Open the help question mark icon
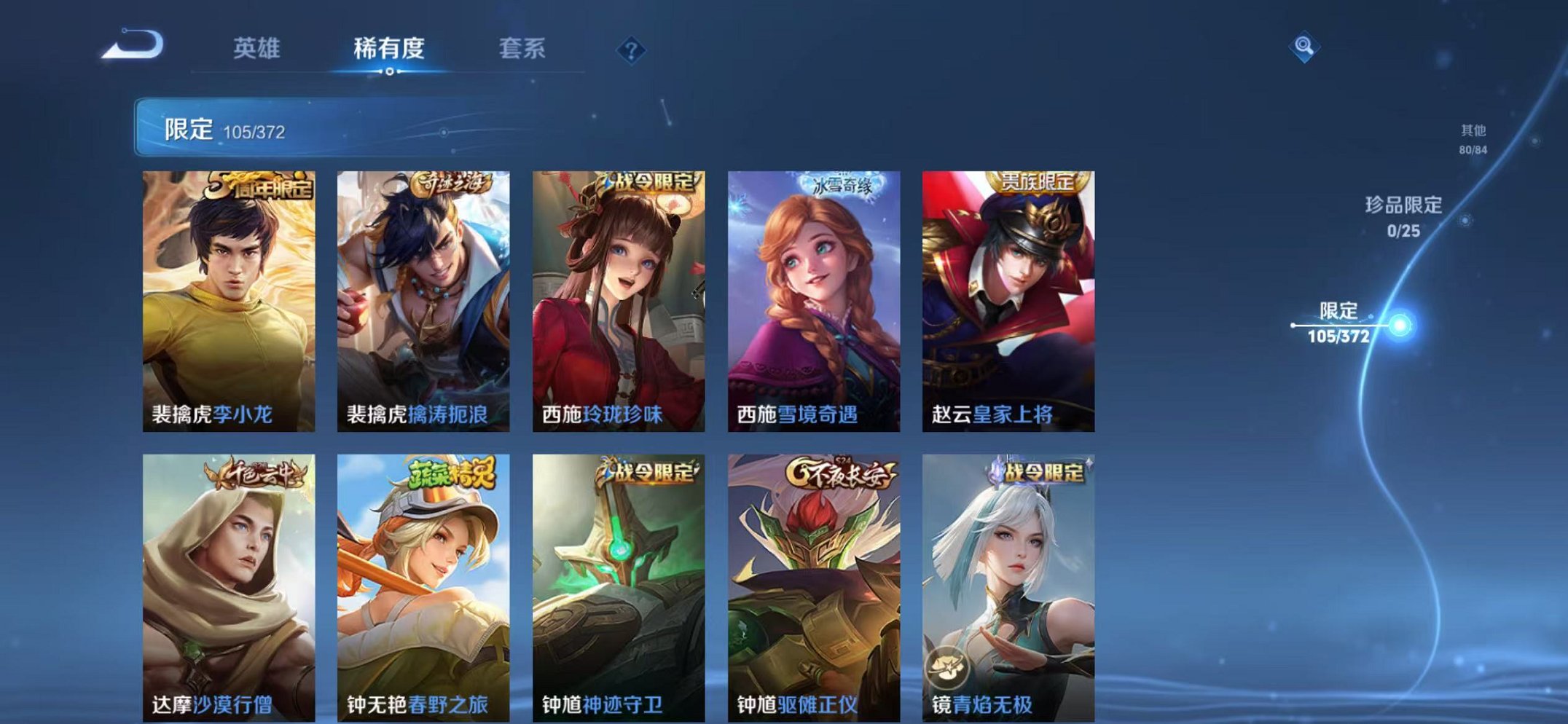Viewport: 1568px width, 724px height. (631, 49)
